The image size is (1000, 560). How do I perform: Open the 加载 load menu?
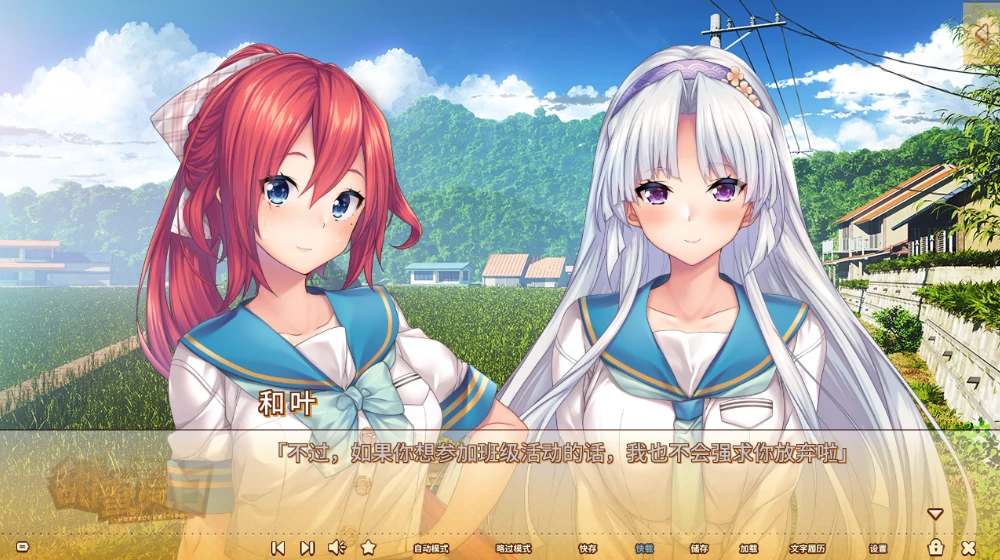[749, 549]
